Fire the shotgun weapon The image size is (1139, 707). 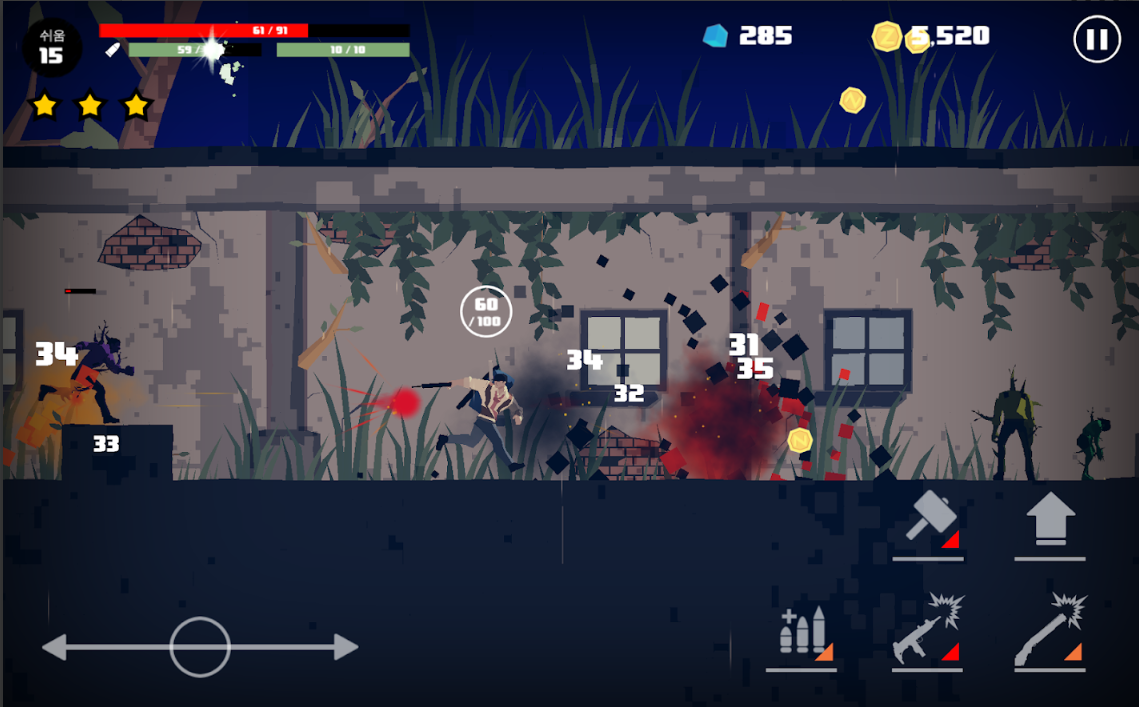click(1050, 631)
